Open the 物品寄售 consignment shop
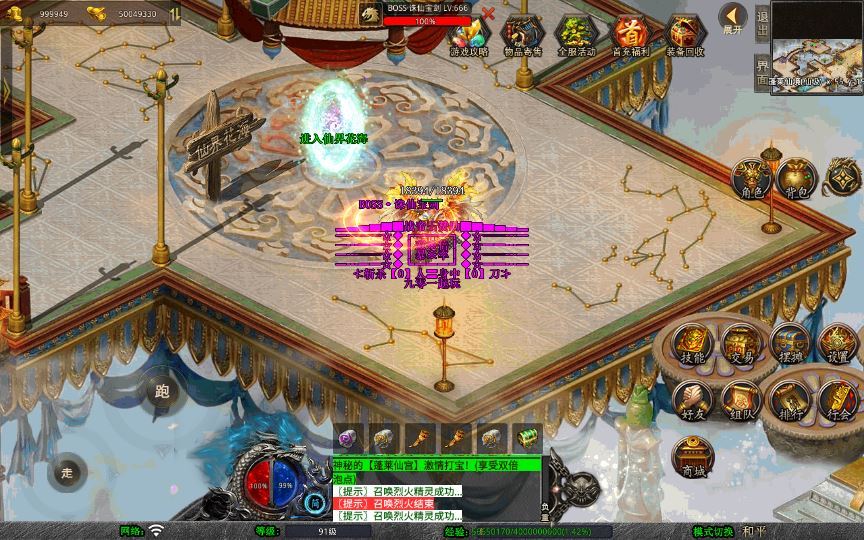The width and height of the screenshot is (864, 540). [x=521, y=35]
